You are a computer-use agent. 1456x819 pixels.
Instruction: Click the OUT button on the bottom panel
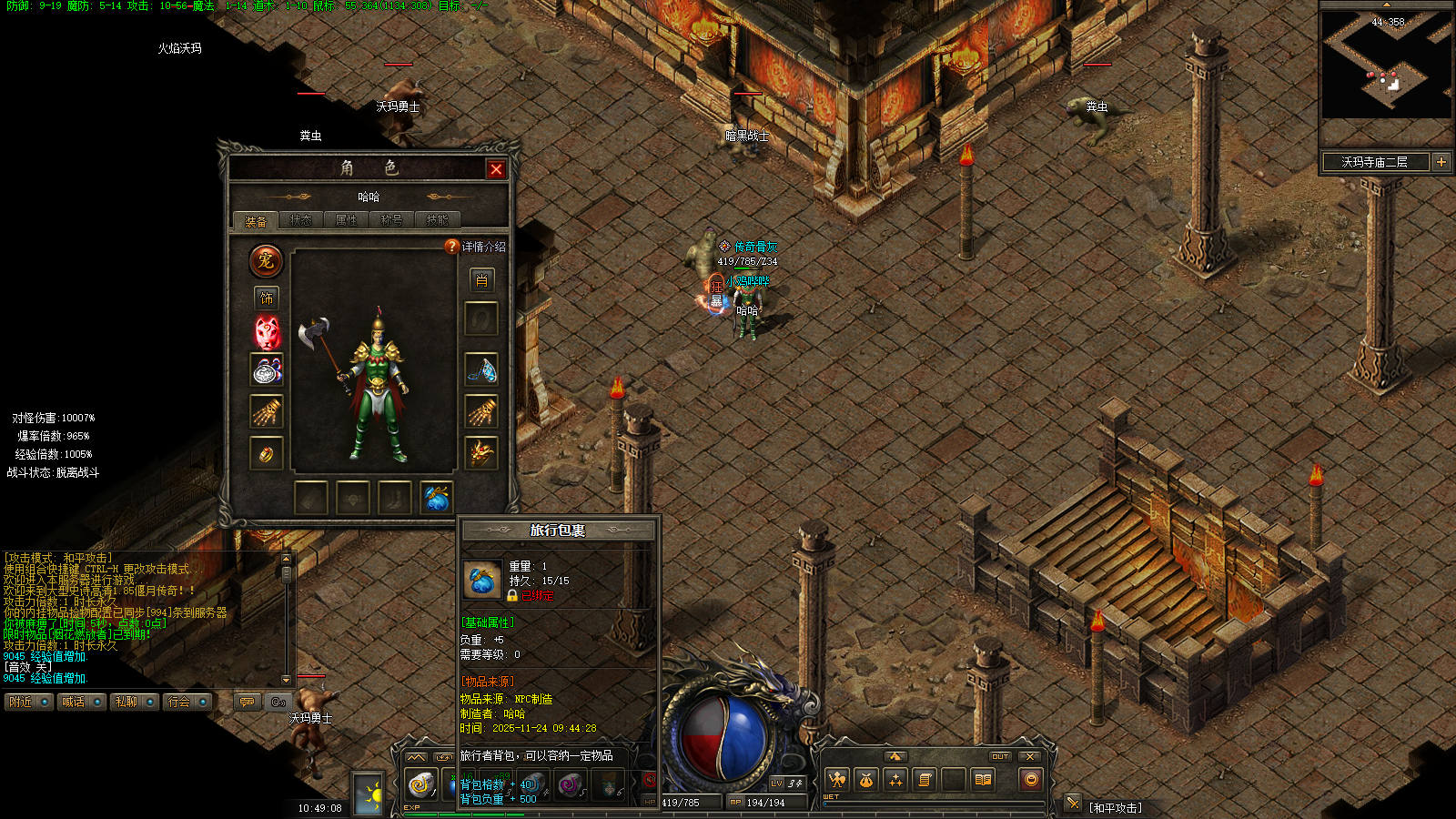1000,756
